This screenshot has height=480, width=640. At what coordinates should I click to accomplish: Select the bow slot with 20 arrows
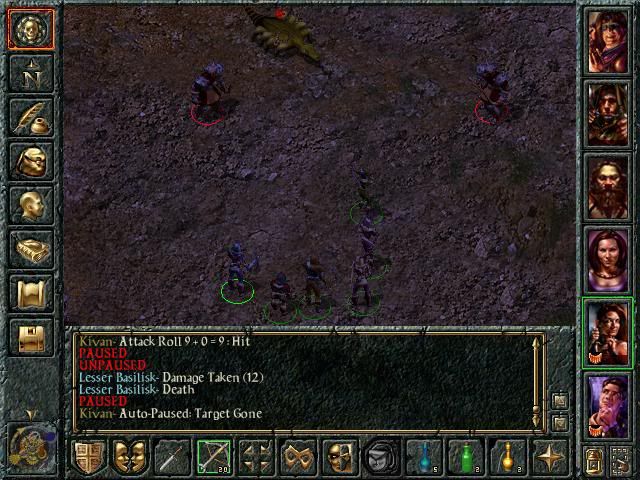[x=213, y=458]
